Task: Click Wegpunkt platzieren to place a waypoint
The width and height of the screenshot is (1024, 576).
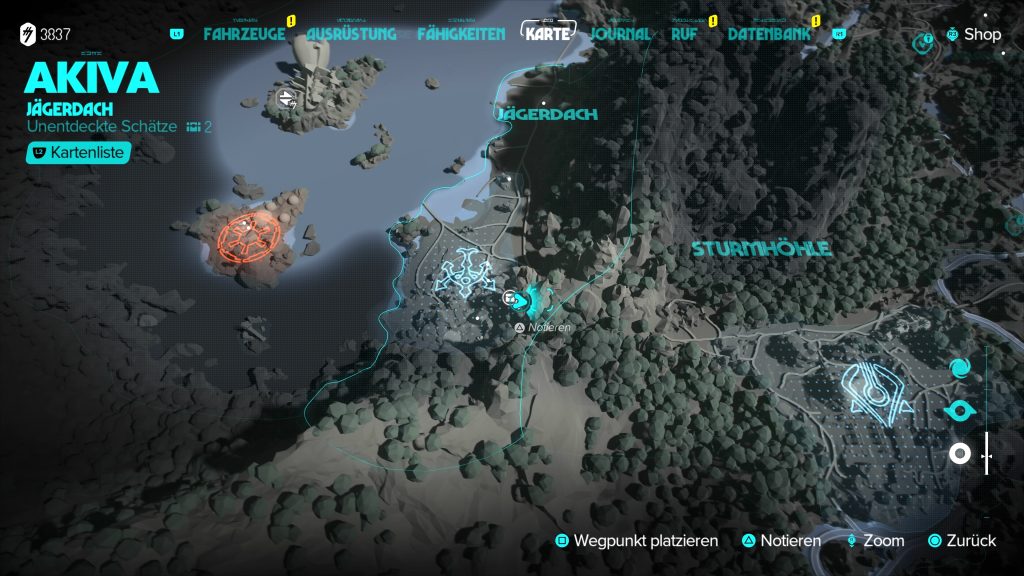Action: [637, 541]
